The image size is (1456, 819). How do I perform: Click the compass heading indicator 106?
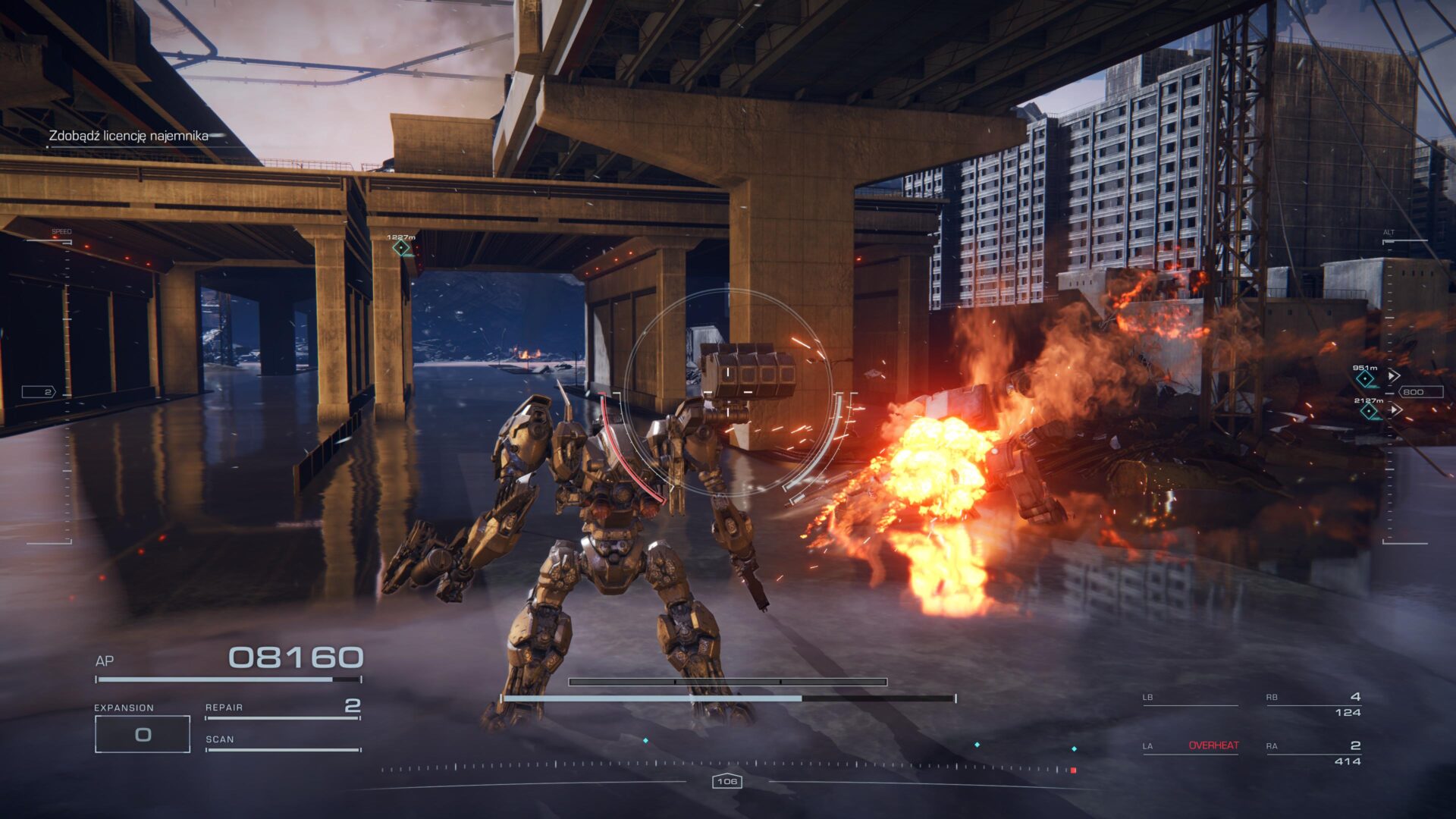726,781
